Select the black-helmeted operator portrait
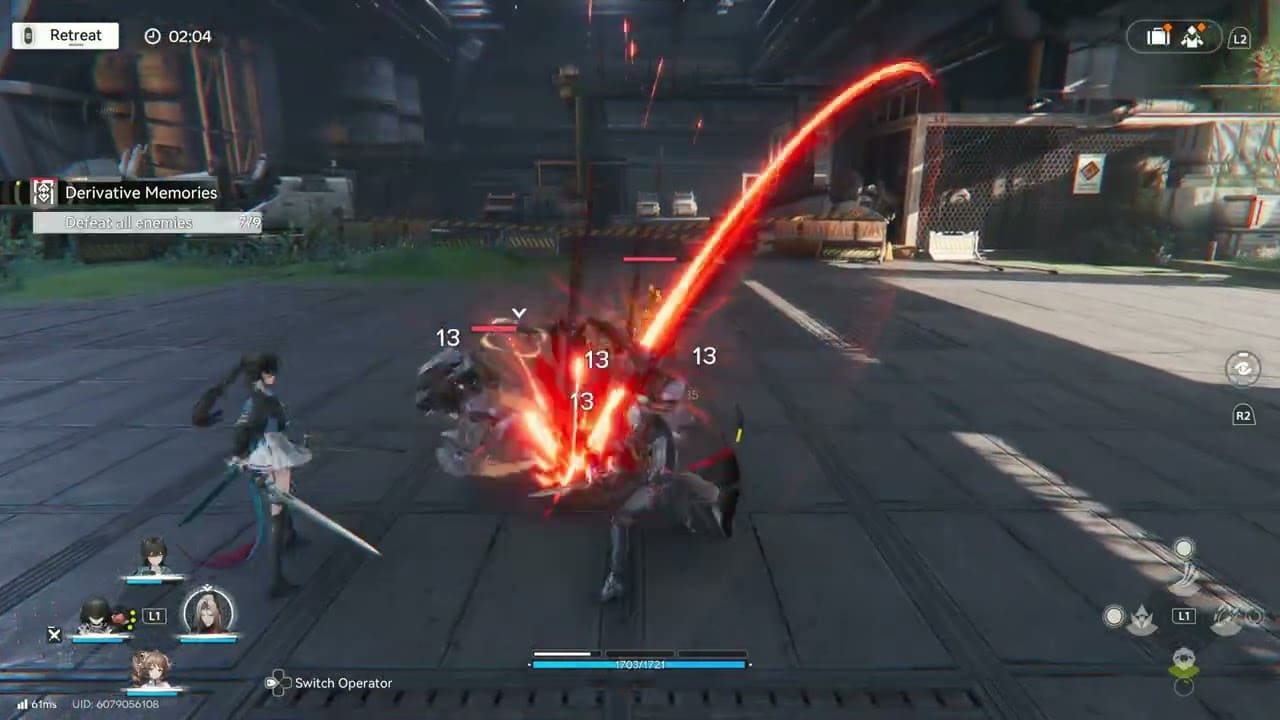This screenshot has height=720, width=1280. click(96, 616)
